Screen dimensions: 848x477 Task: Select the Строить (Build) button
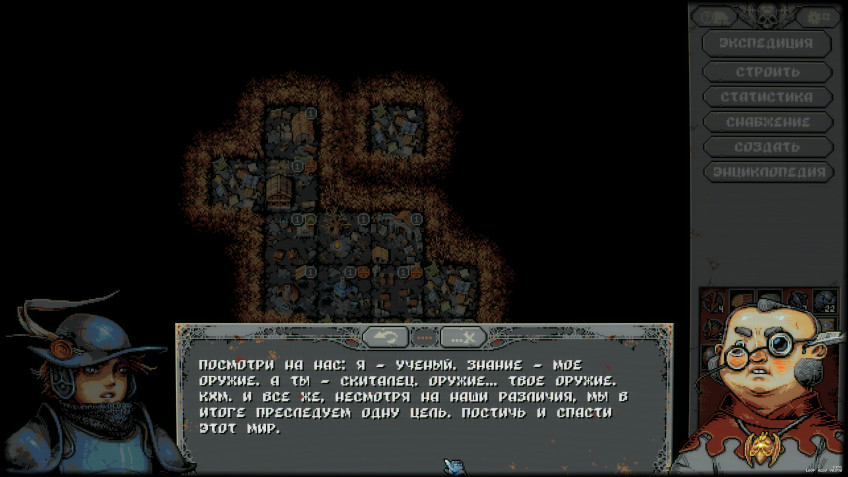click(x=767, y=72)
